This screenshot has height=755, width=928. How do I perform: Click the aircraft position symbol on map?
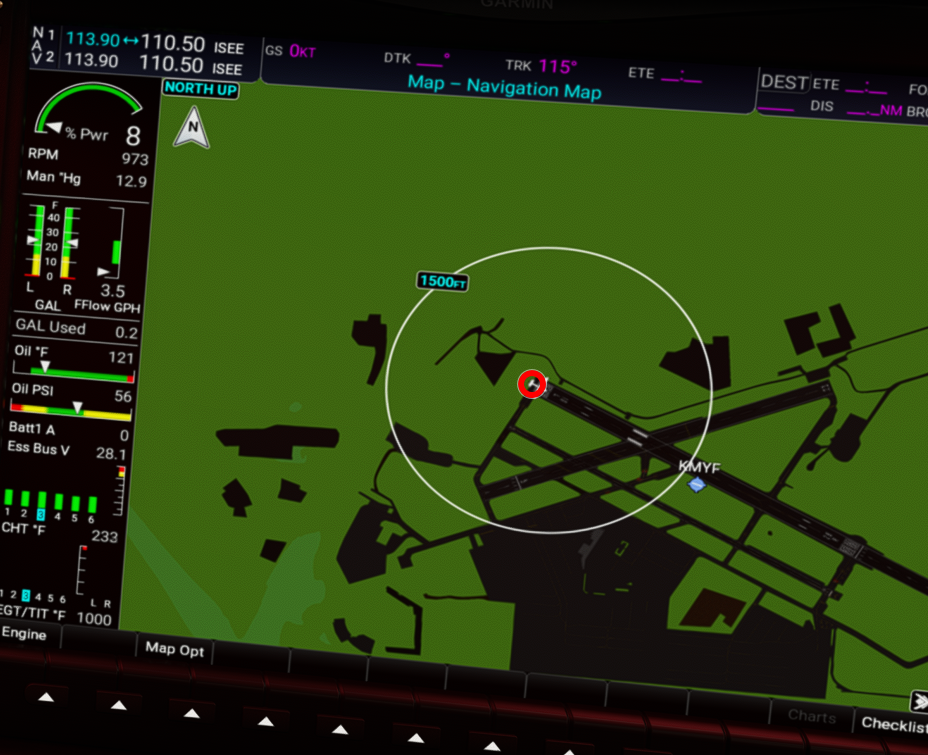tap(533, 384)
